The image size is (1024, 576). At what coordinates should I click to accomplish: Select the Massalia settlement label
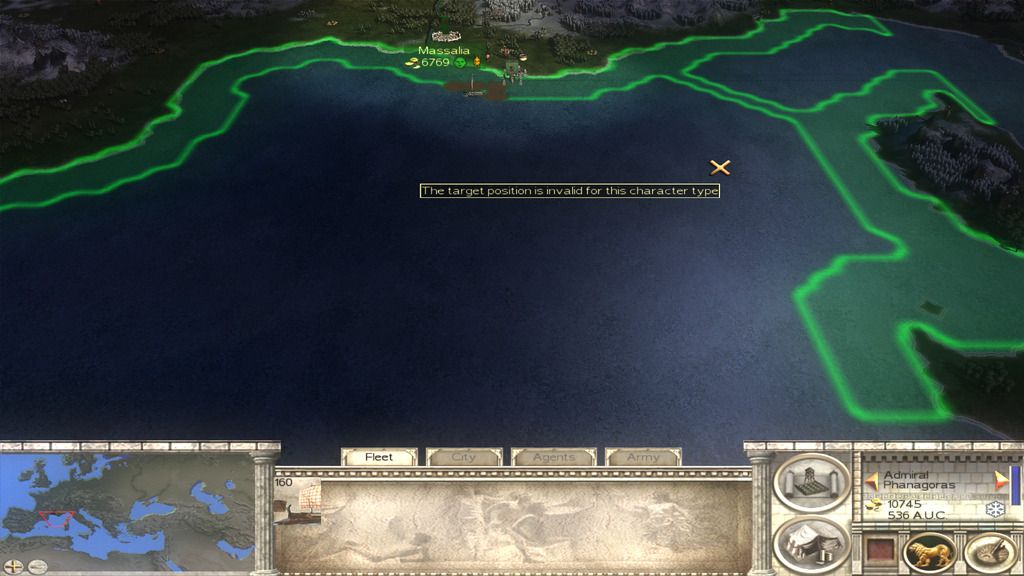(443, 50)
